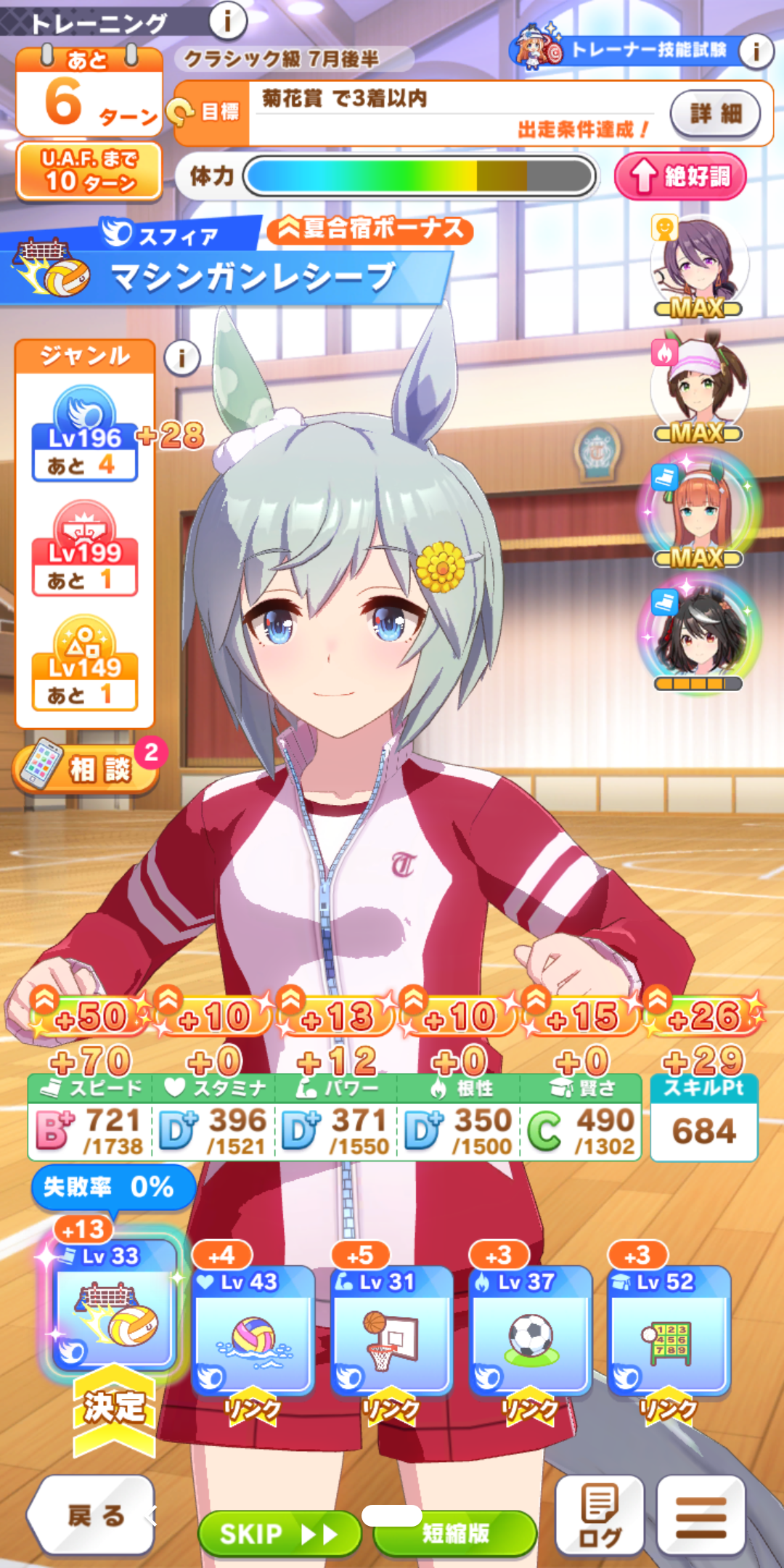Open the トレーナー技能試験 banner
Image resolution: width=784 pixels, height=1568 pixels.
coord(632,49)
